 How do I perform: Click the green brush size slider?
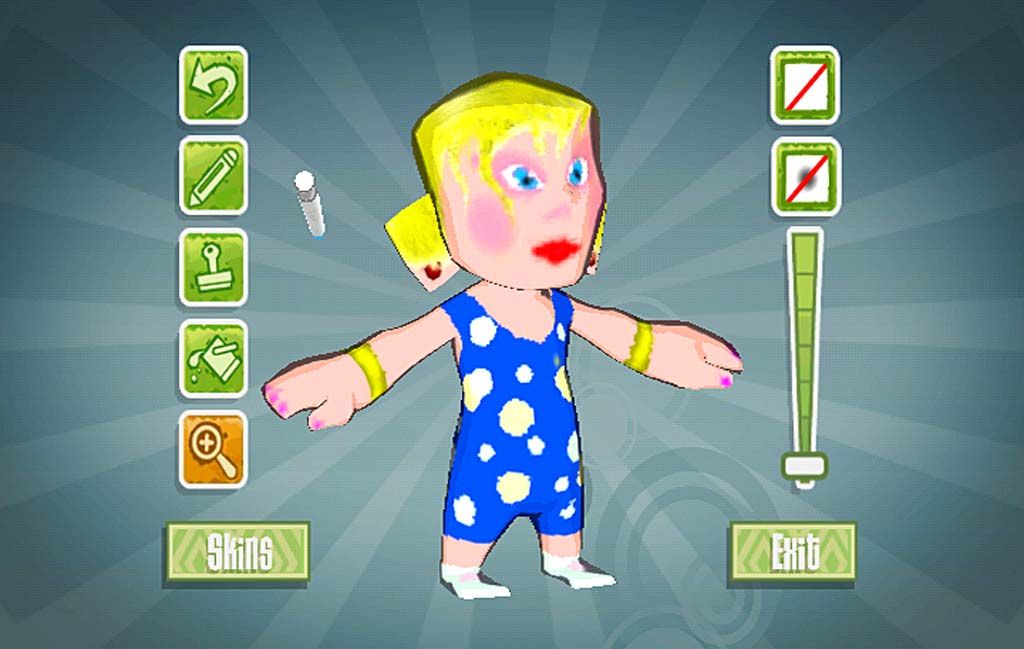(x=804, y=350)
